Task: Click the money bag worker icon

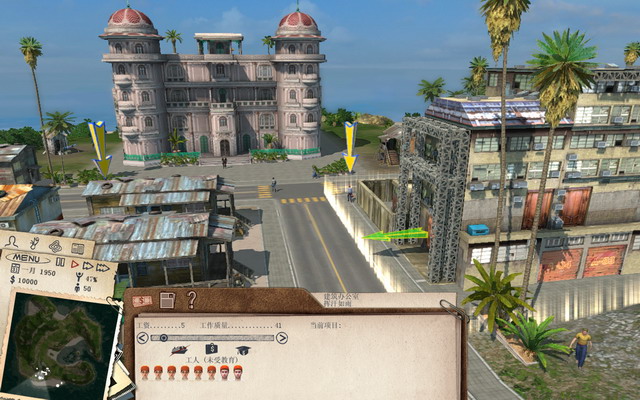Action: (211, 351)
